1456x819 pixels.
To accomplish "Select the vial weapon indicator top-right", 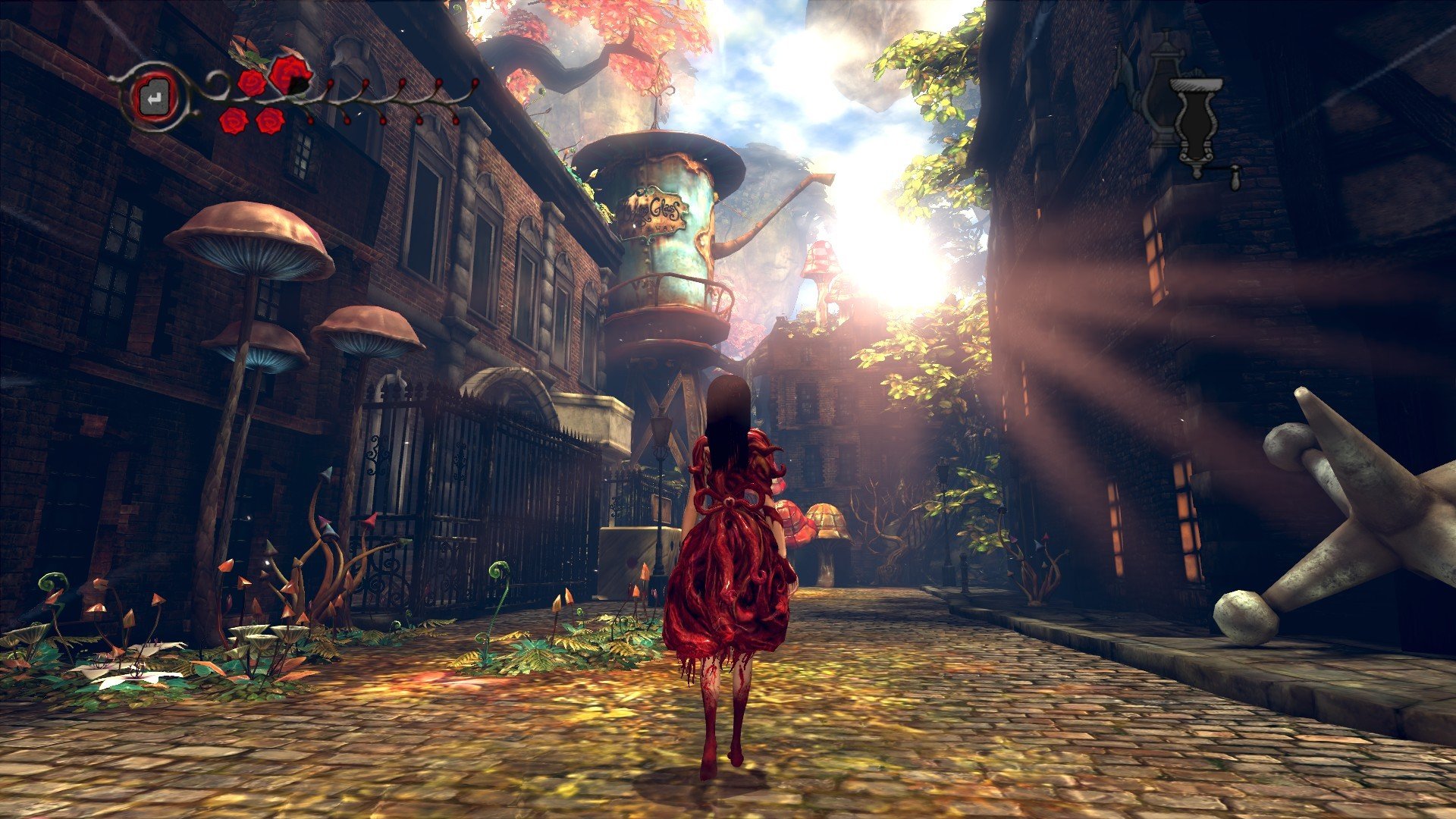I will tap(1195, 120).
